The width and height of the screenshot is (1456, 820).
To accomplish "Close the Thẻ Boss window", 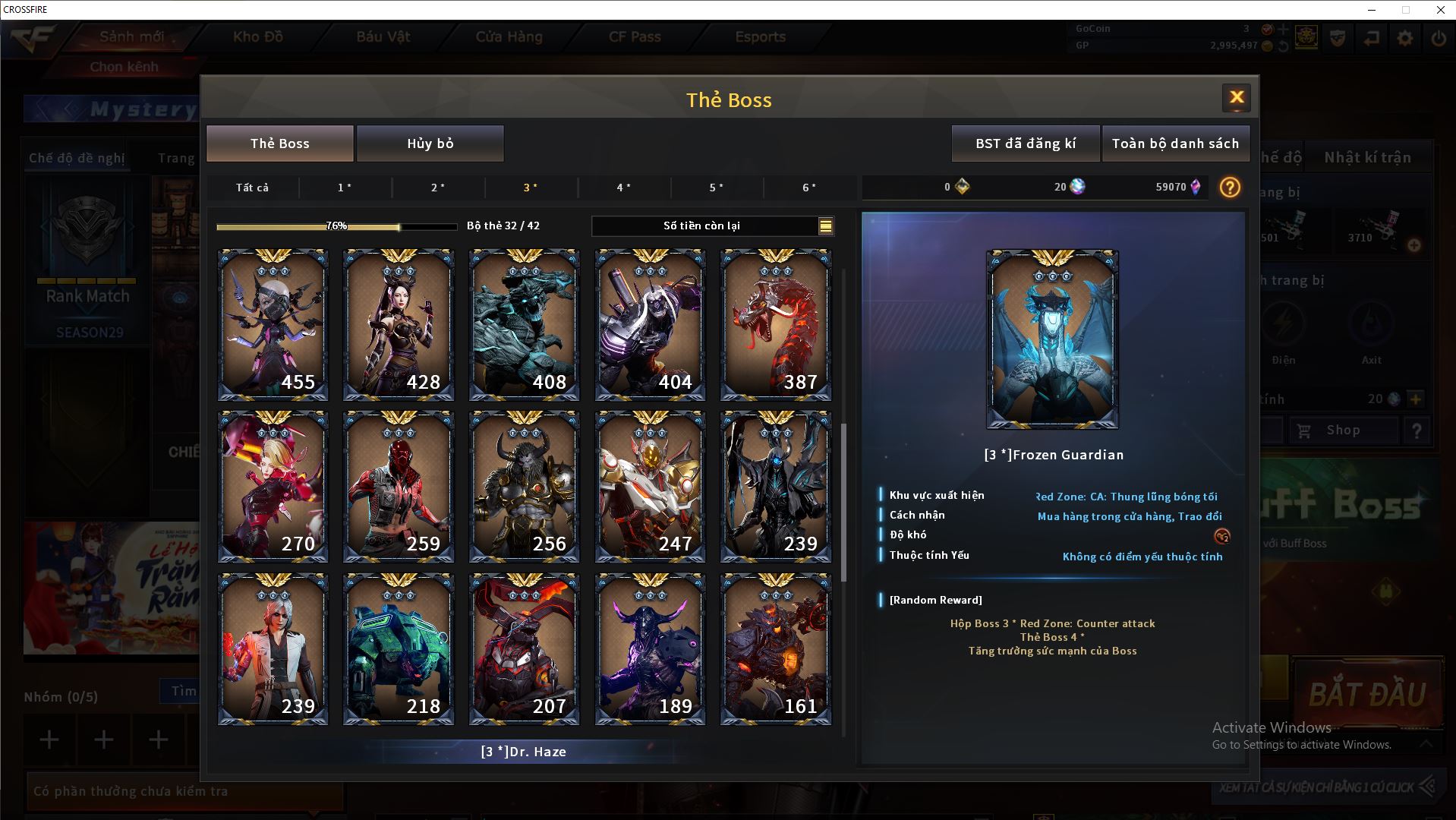I will tap(1236, 97).
